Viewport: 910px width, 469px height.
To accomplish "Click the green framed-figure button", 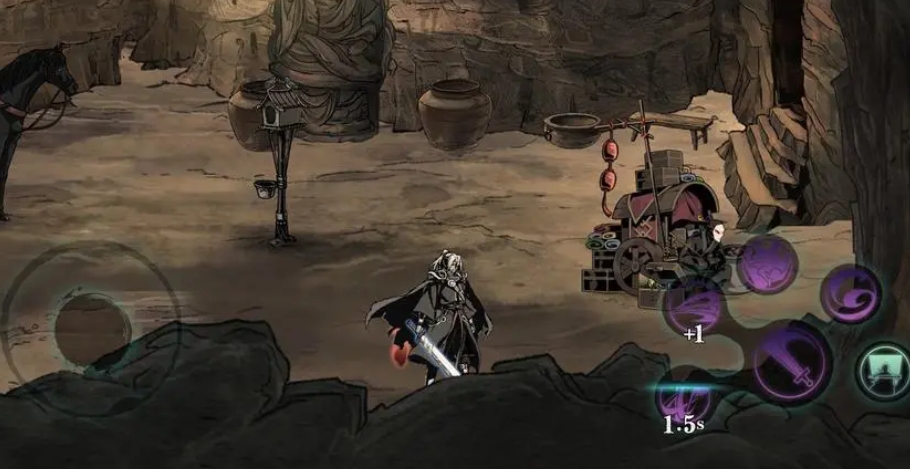I will click(882, 367).
